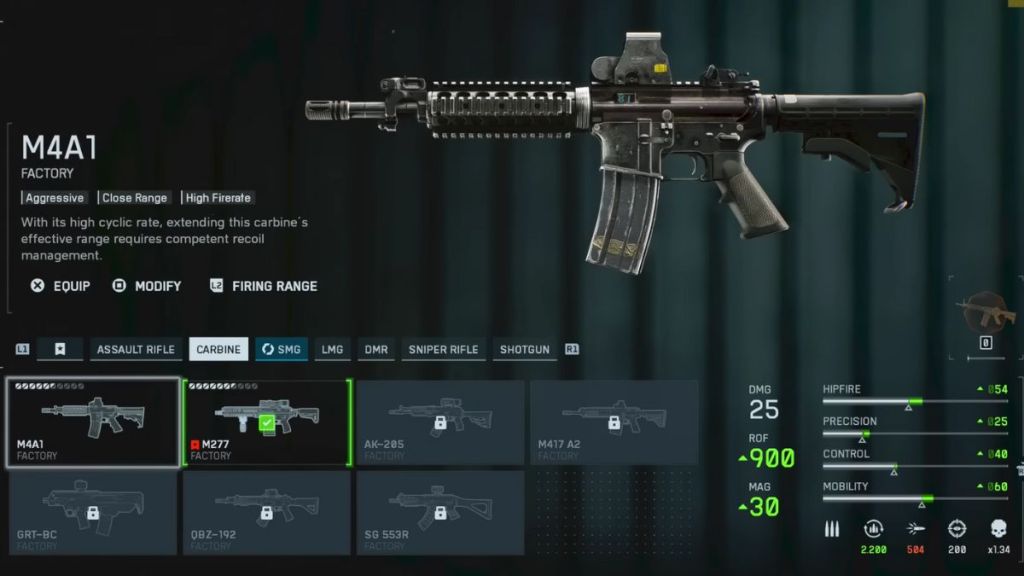Switch to the DMR tab

click(376, 349)
